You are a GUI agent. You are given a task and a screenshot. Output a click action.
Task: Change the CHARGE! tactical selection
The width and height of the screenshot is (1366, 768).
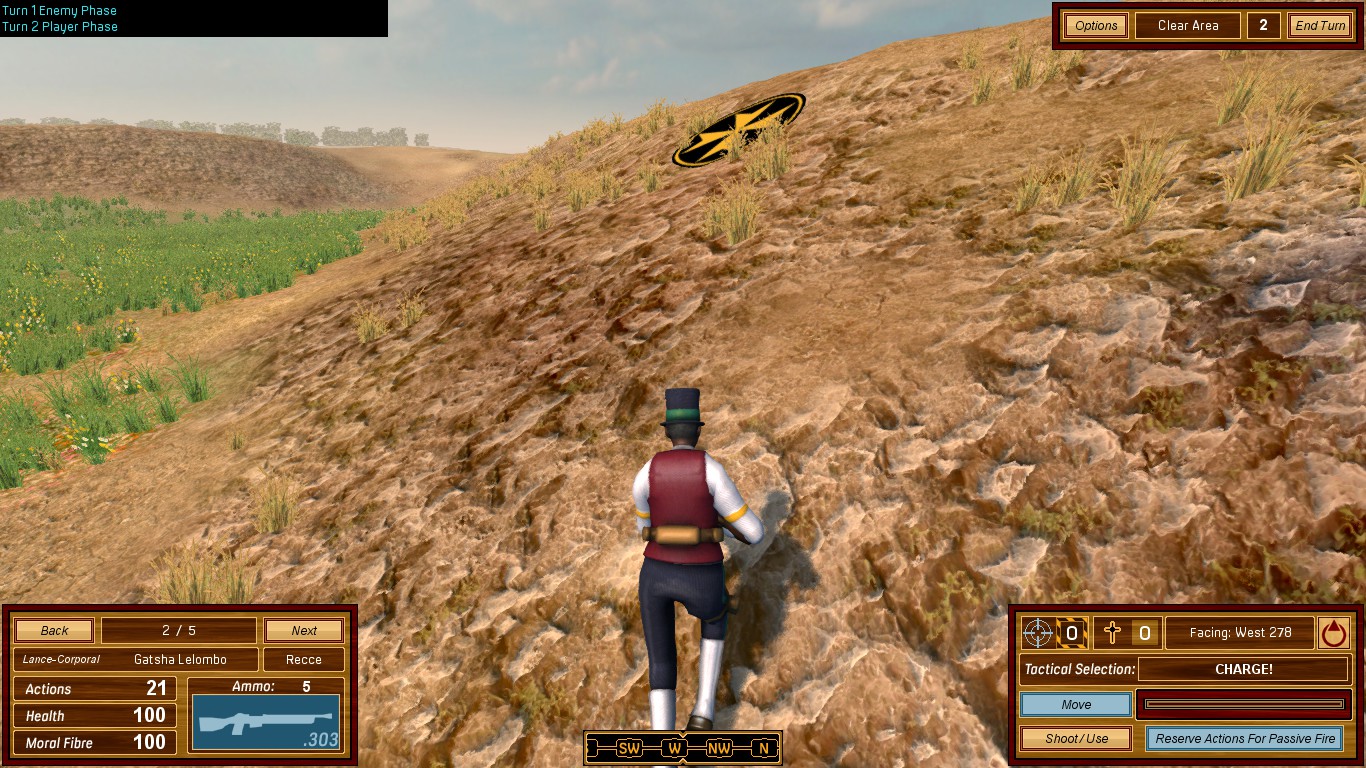[x=1244, y=669]
